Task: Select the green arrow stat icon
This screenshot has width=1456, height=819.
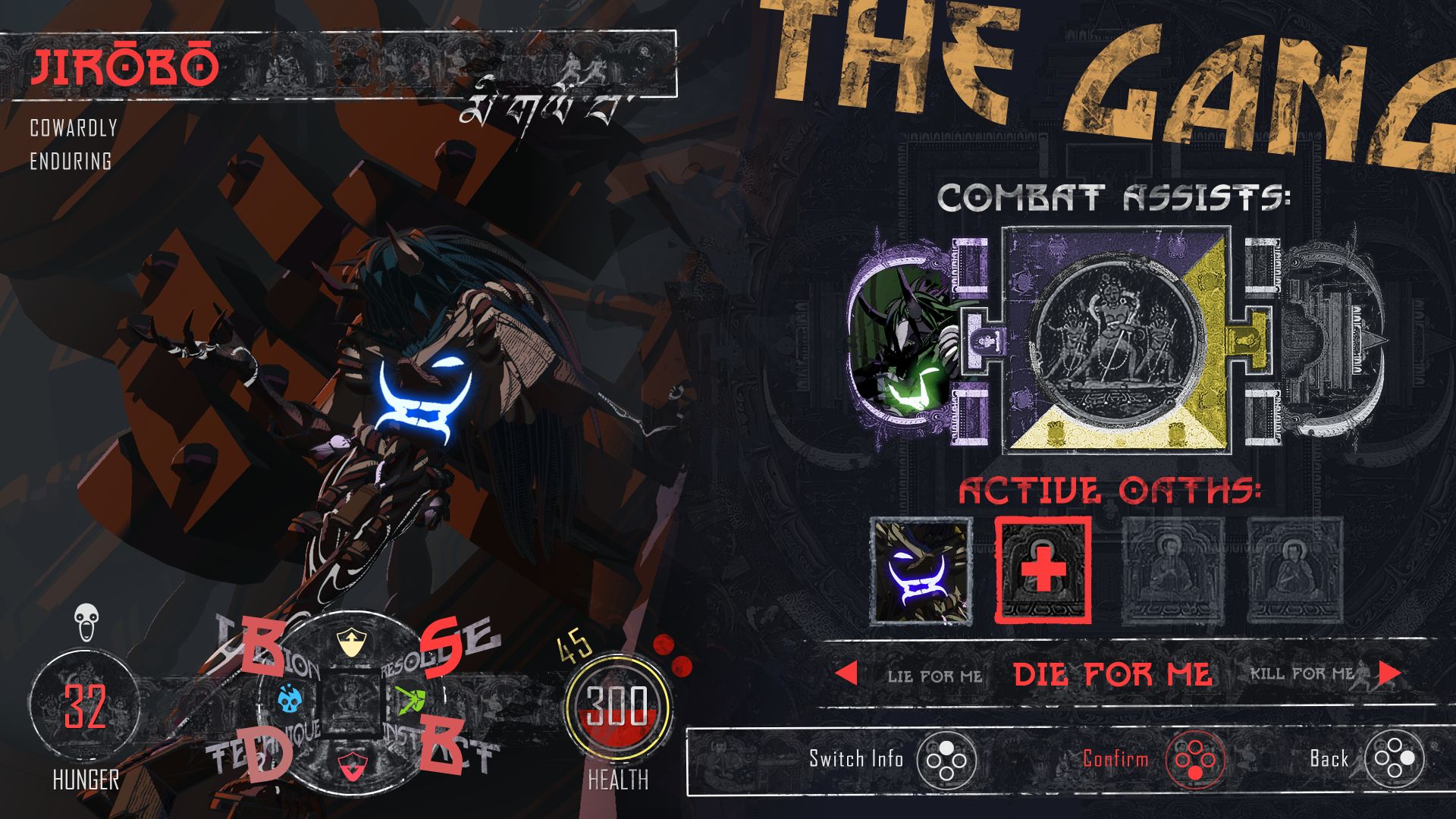Action: (411, 698)
